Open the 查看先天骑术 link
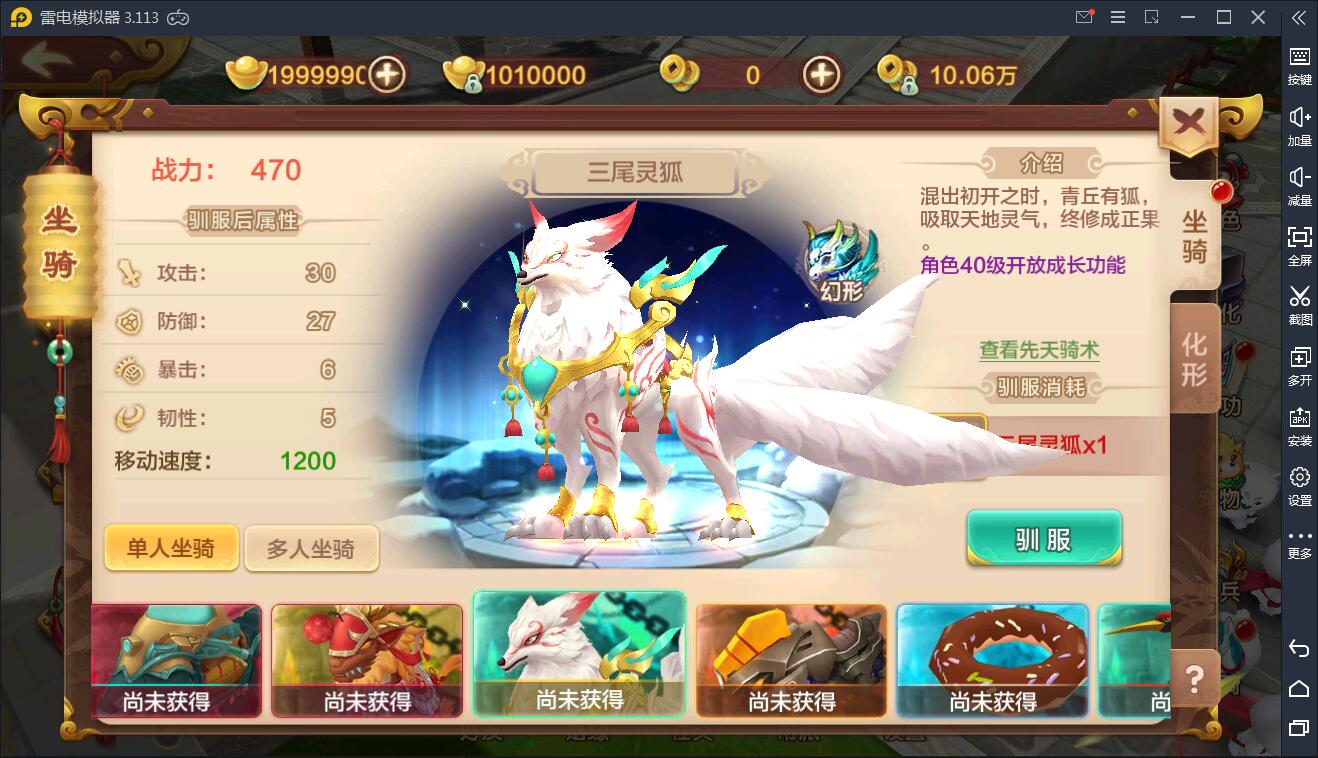 [1038, 351]
